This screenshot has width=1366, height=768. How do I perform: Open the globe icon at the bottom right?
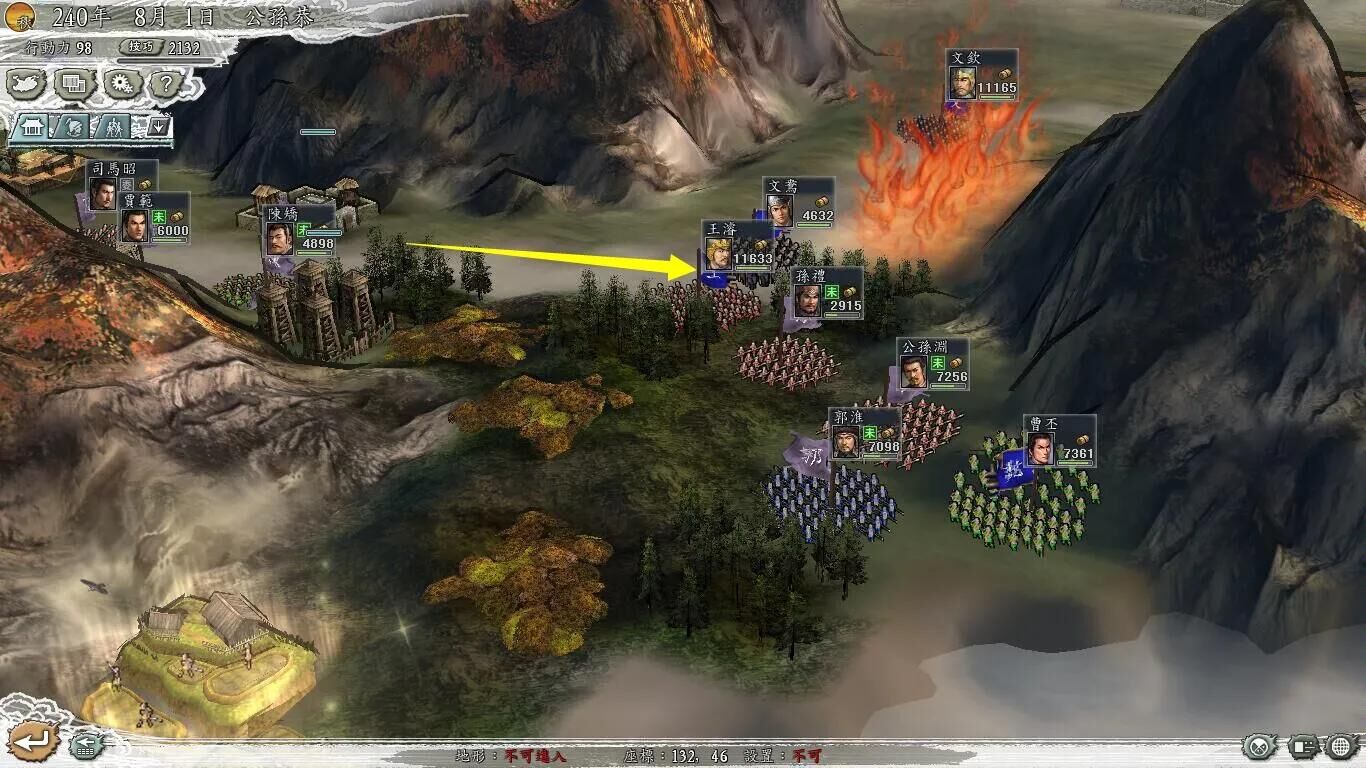tap(1340, 747)
